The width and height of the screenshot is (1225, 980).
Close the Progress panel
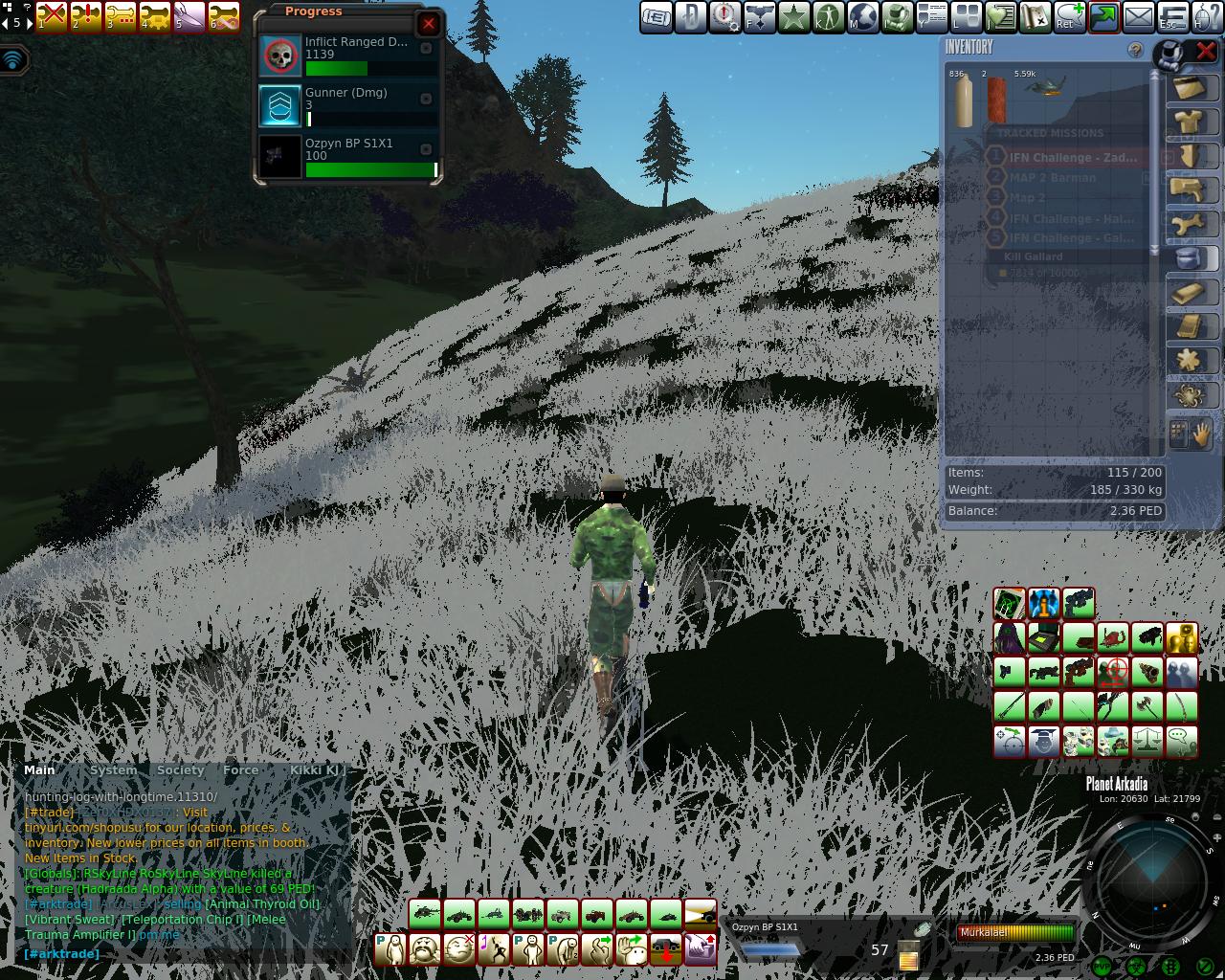(x=428, y=24)
